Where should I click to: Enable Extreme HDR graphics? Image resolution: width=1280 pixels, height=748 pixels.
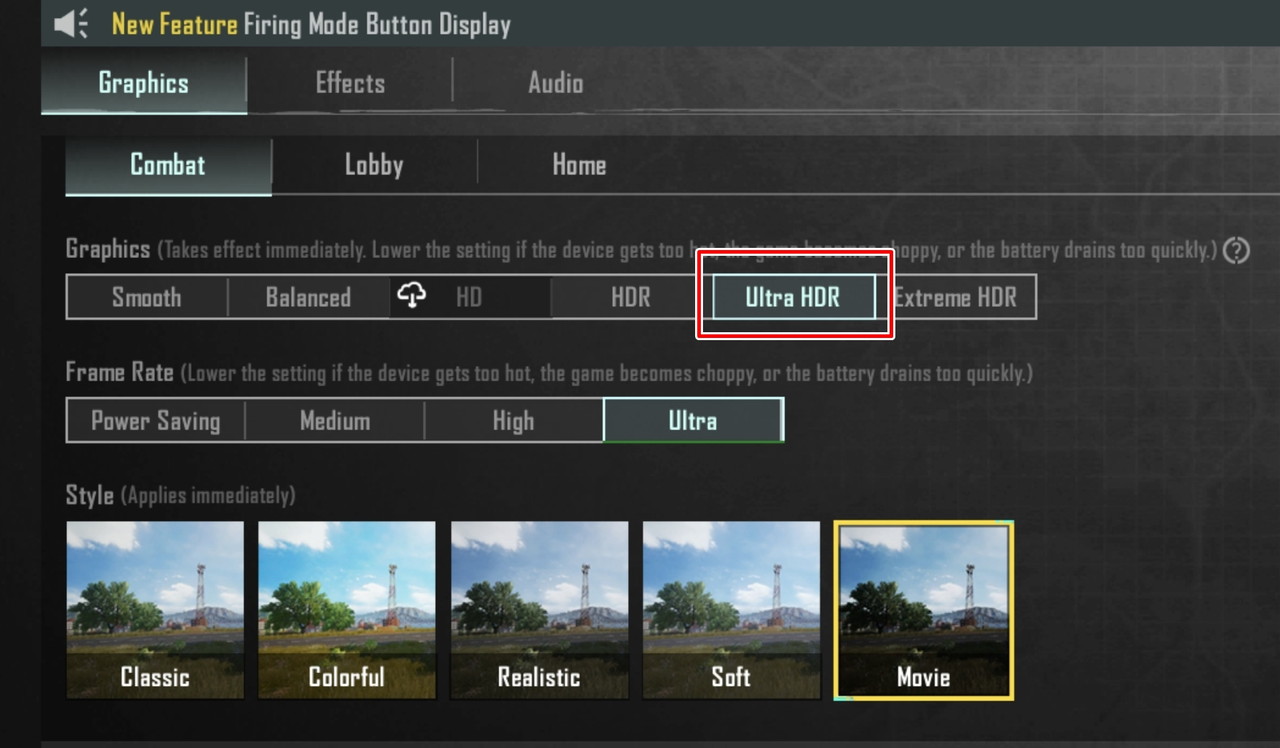point(955,296)
